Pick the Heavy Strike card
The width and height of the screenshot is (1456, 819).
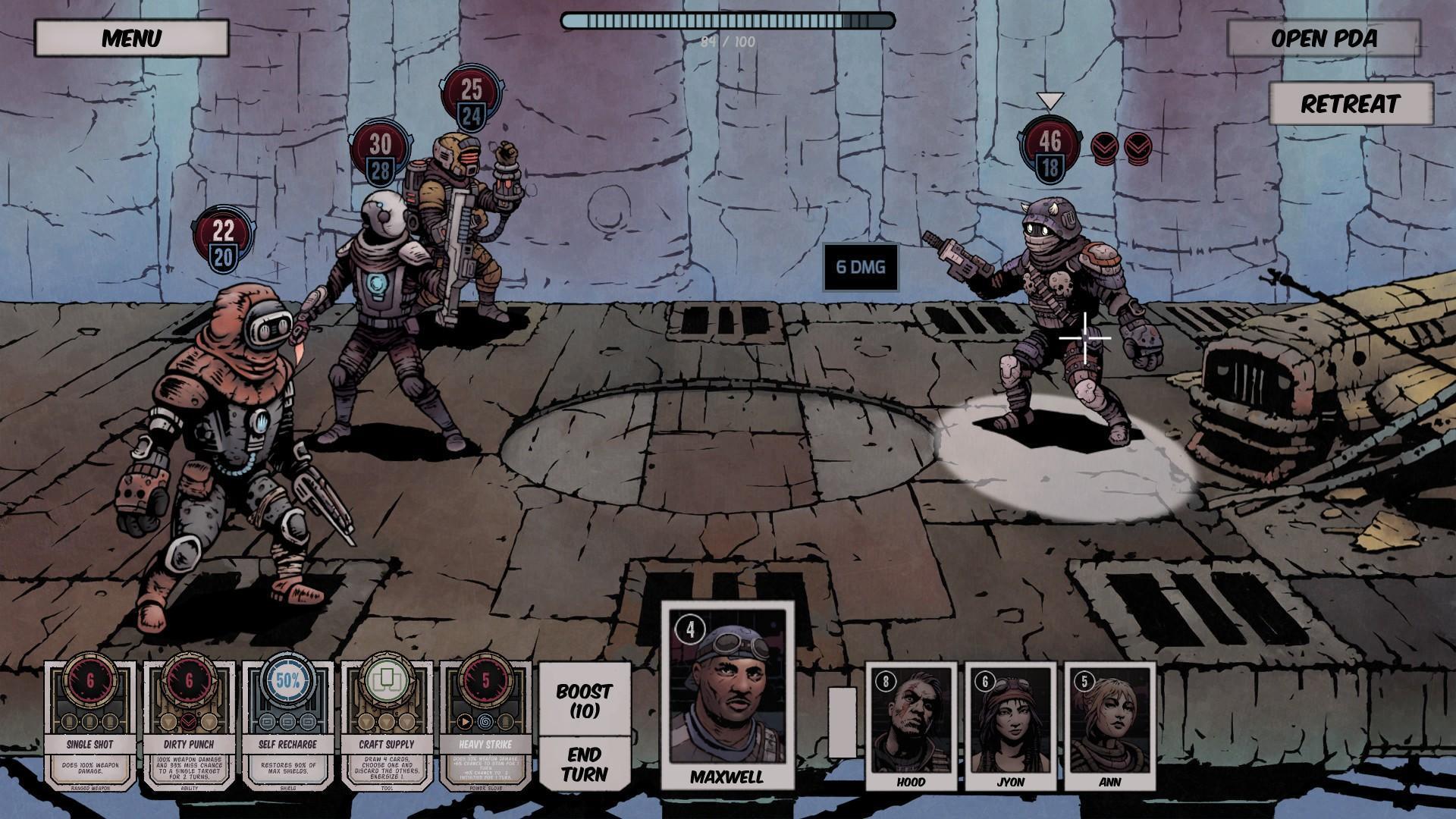coord(485,726)
